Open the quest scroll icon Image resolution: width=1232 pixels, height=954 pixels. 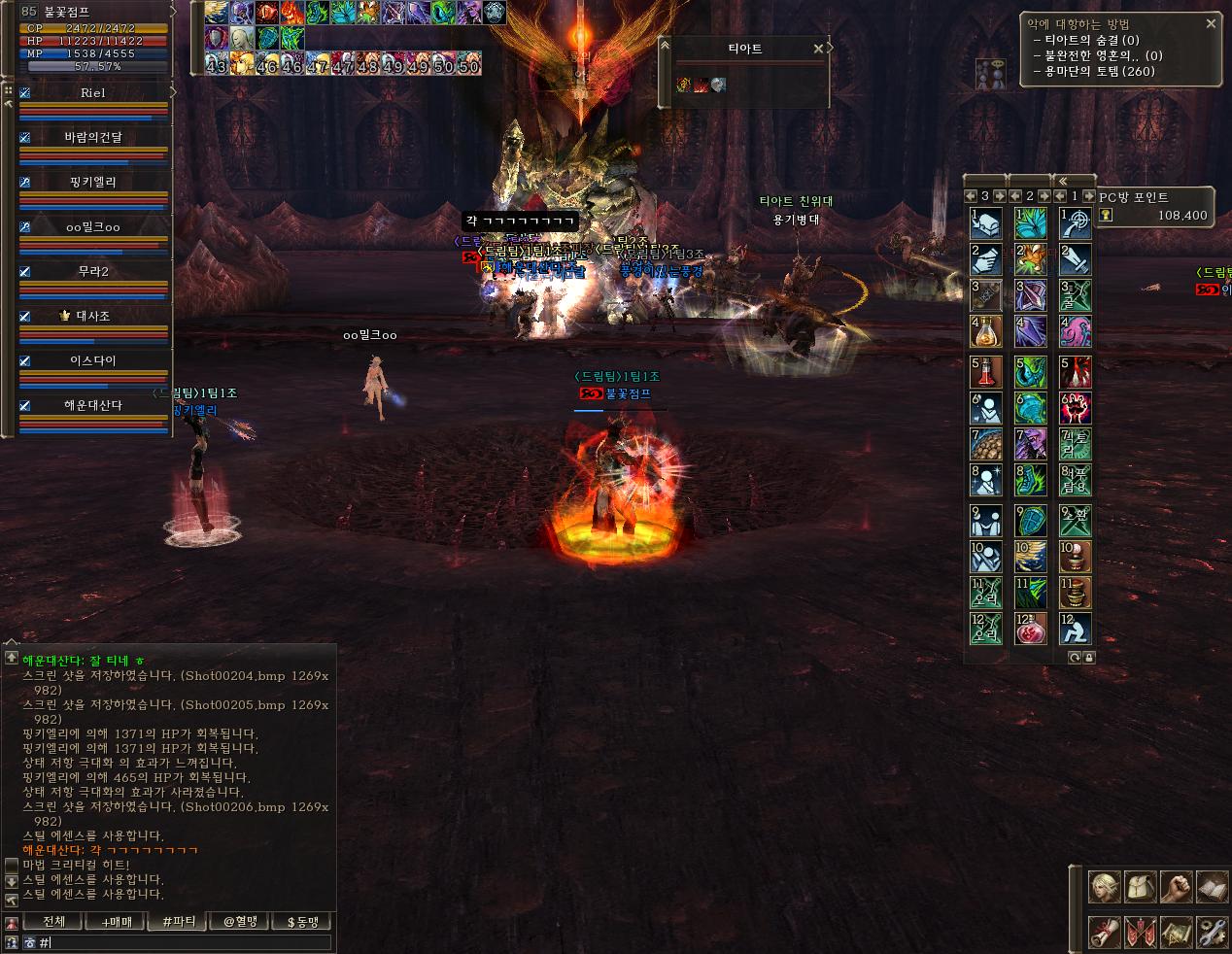point(1104,933)
